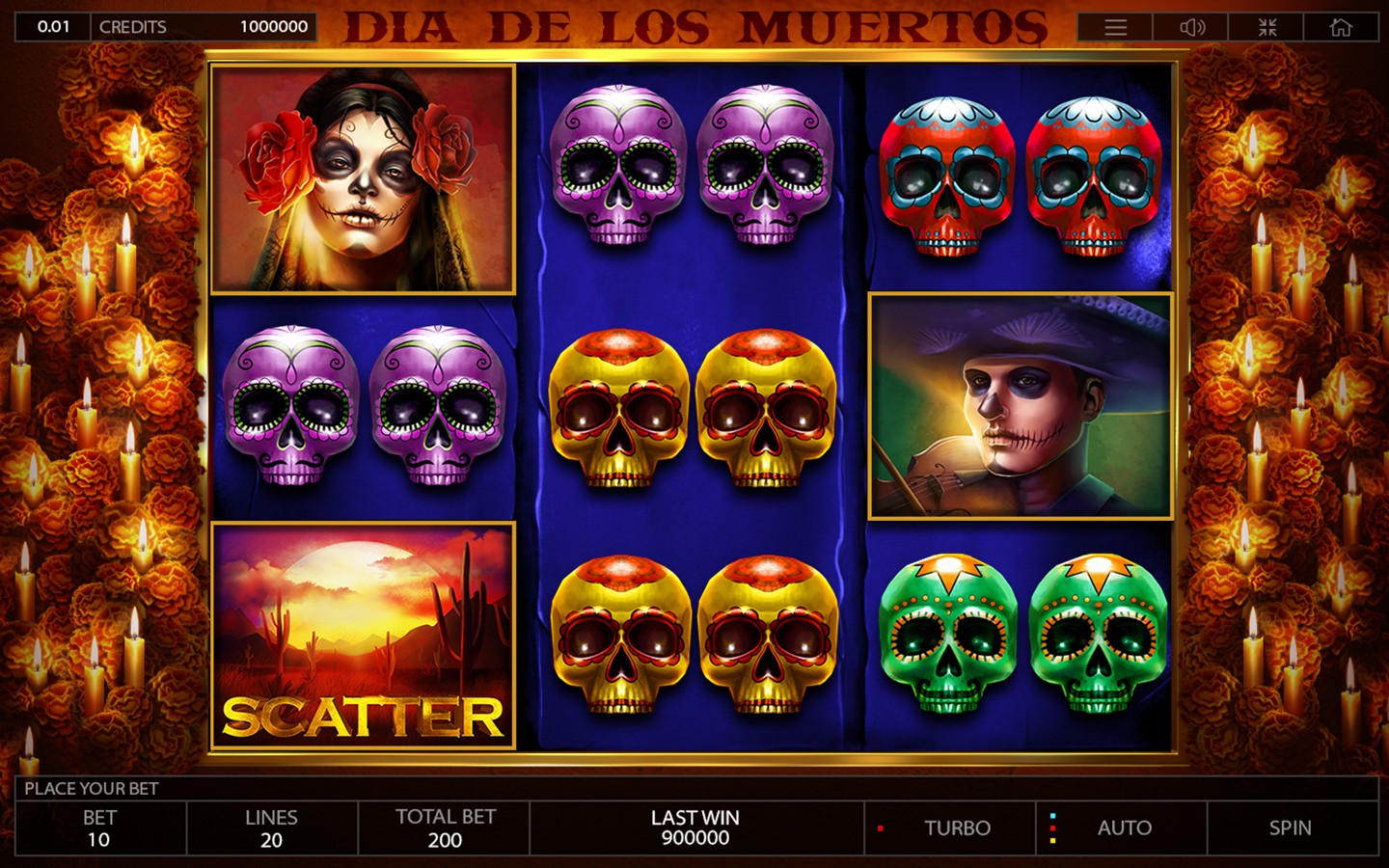The width and height of the screenshot is (1389, 868).
Task: Open the TOTAL BET panel
Action: point(445,828)
